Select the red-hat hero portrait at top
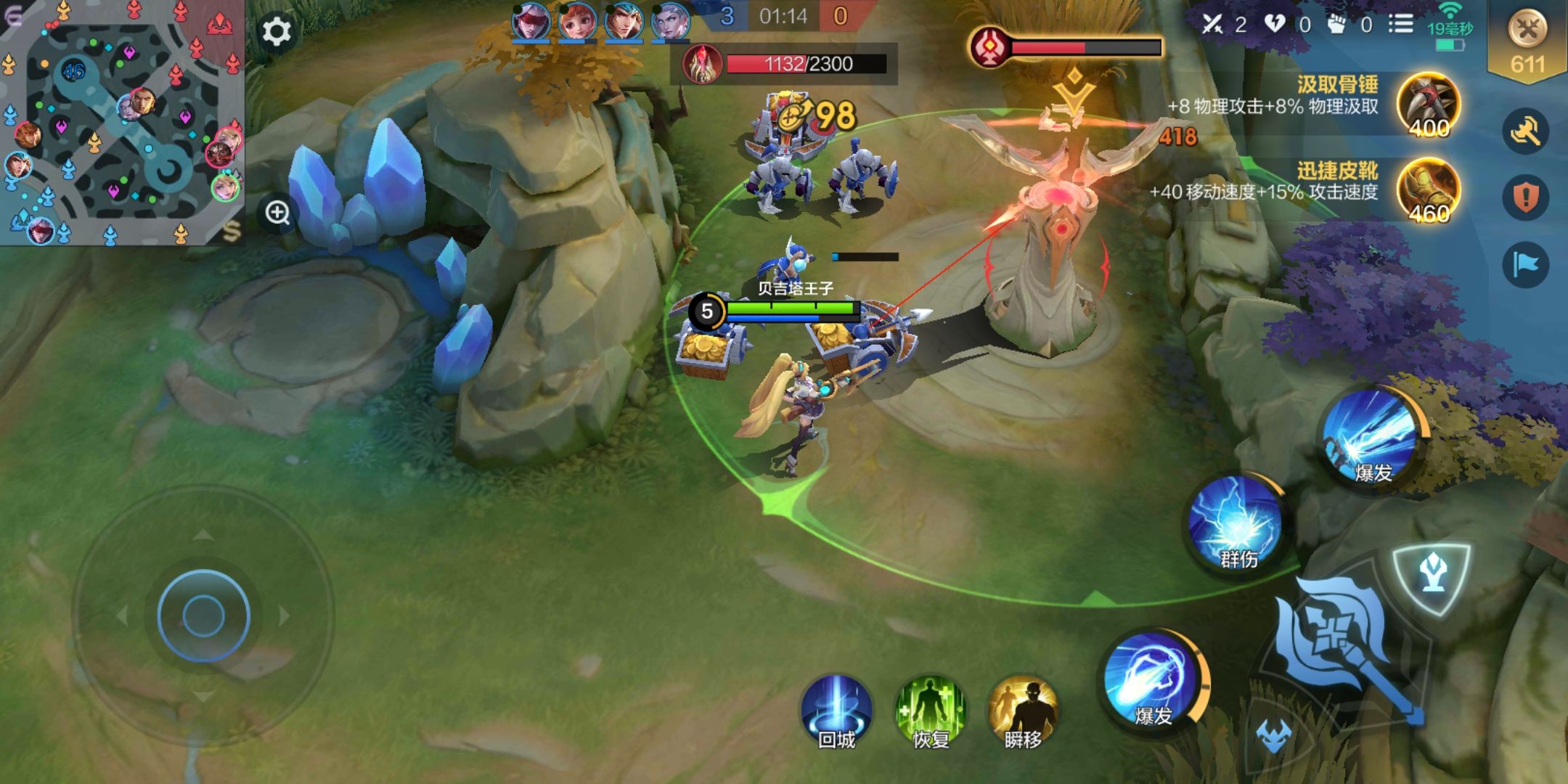 tap(531, 20)
